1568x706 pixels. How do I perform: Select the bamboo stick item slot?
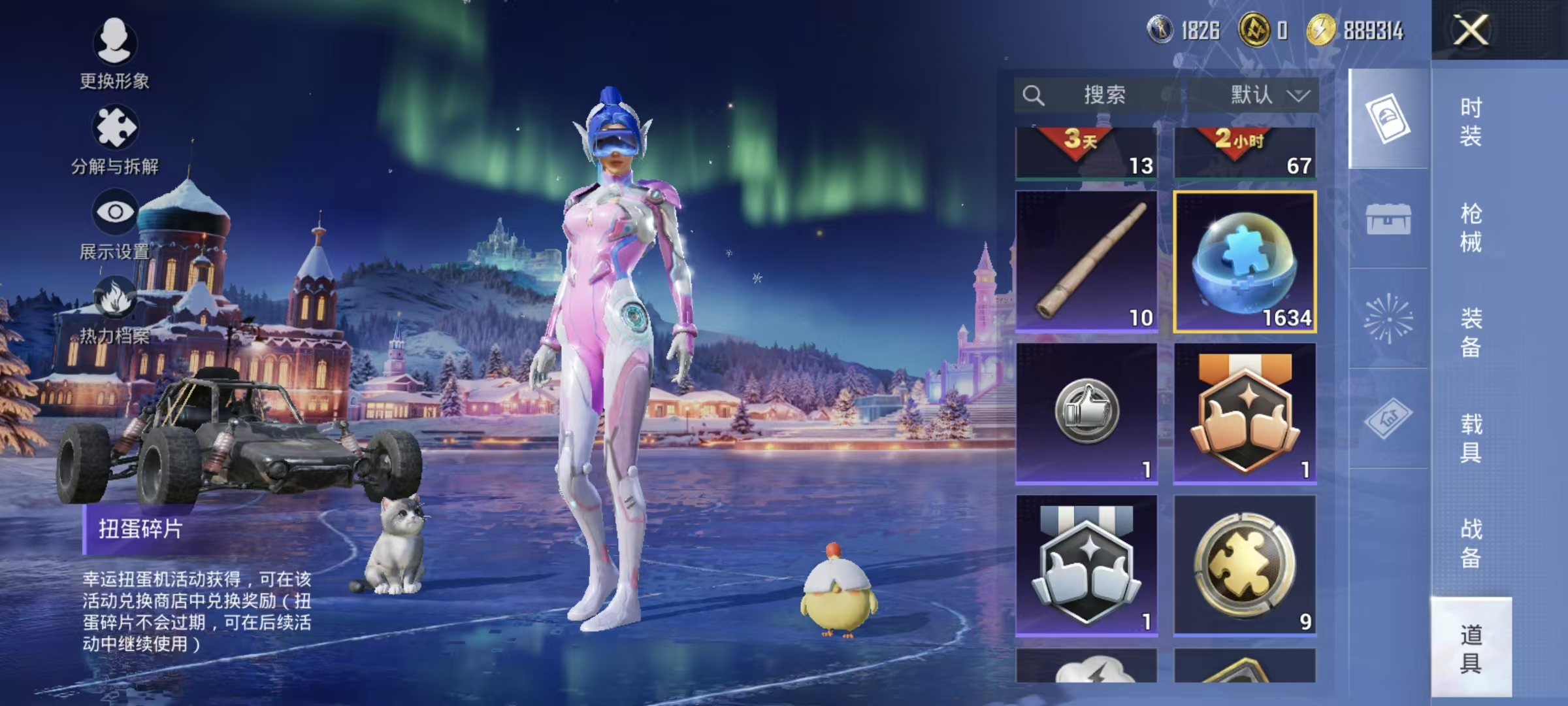[x=1086, y=261]
